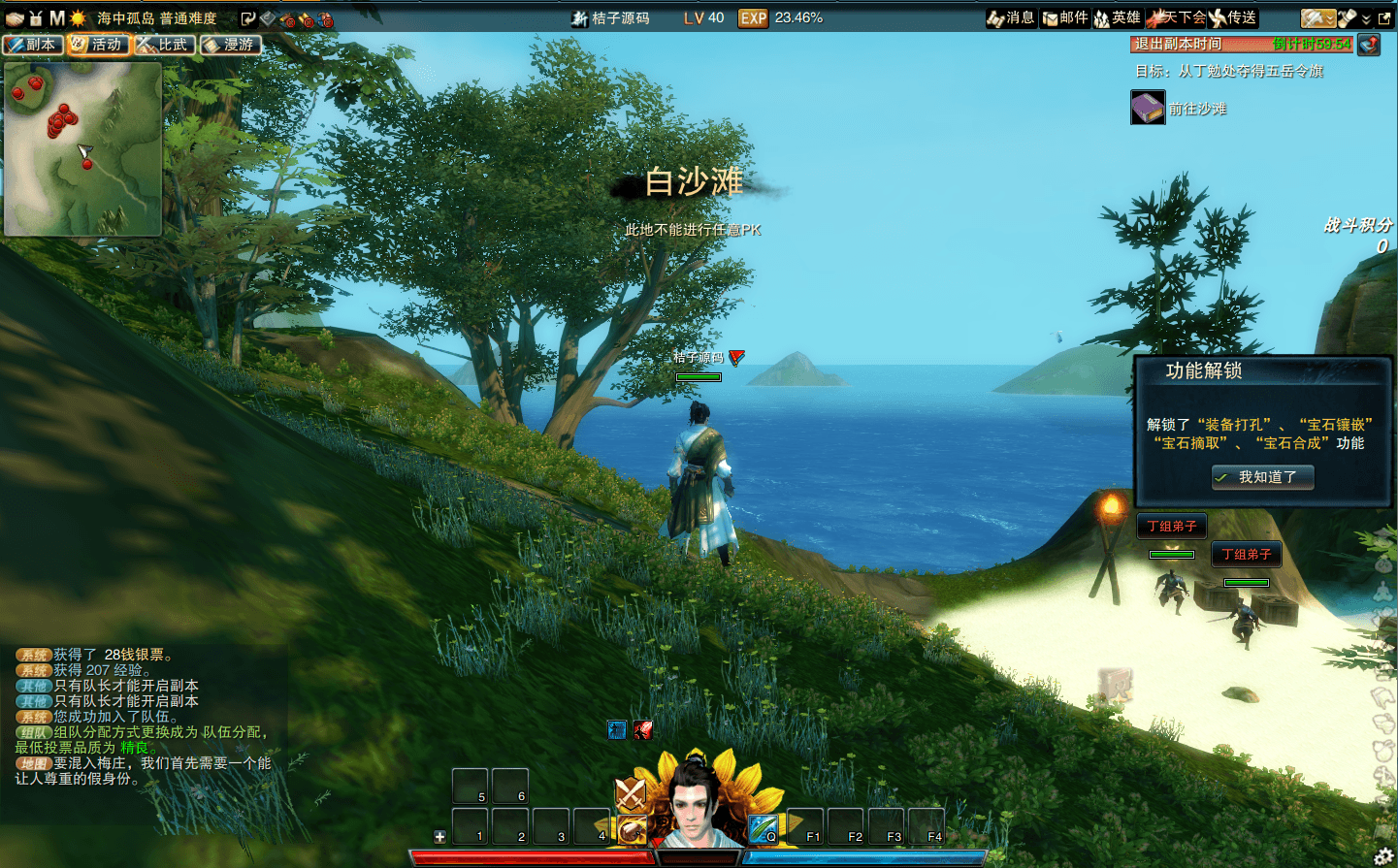Click the purple book quest icon
1398x868 pixels.
click(x=1147, y=108)
